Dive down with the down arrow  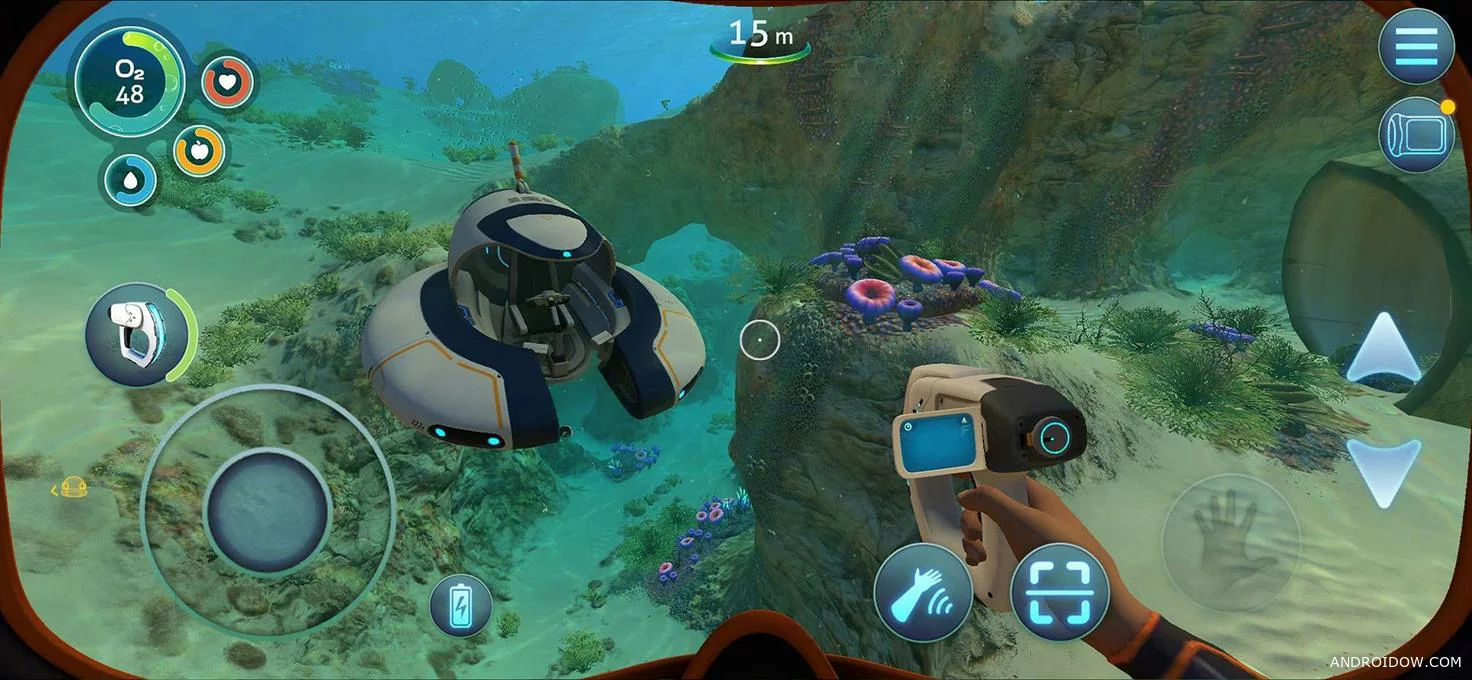(x=1383, y=470)
